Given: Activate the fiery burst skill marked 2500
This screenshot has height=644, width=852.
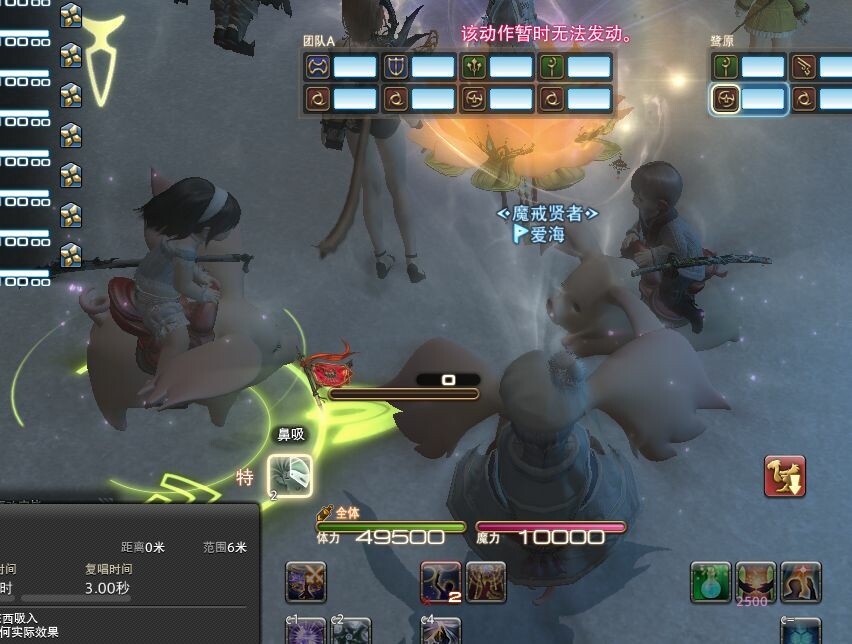Looking at the screenshot, I should click(756, 581).
